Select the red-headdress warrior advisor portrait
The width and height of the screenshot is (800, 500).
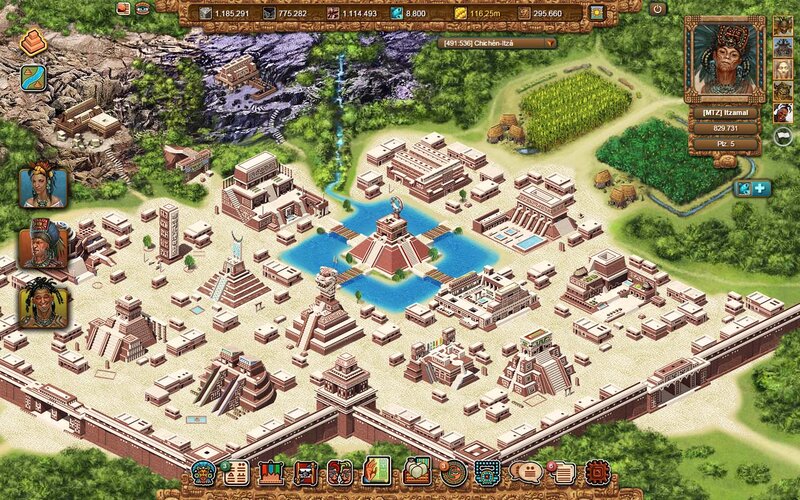coord(43,244)
